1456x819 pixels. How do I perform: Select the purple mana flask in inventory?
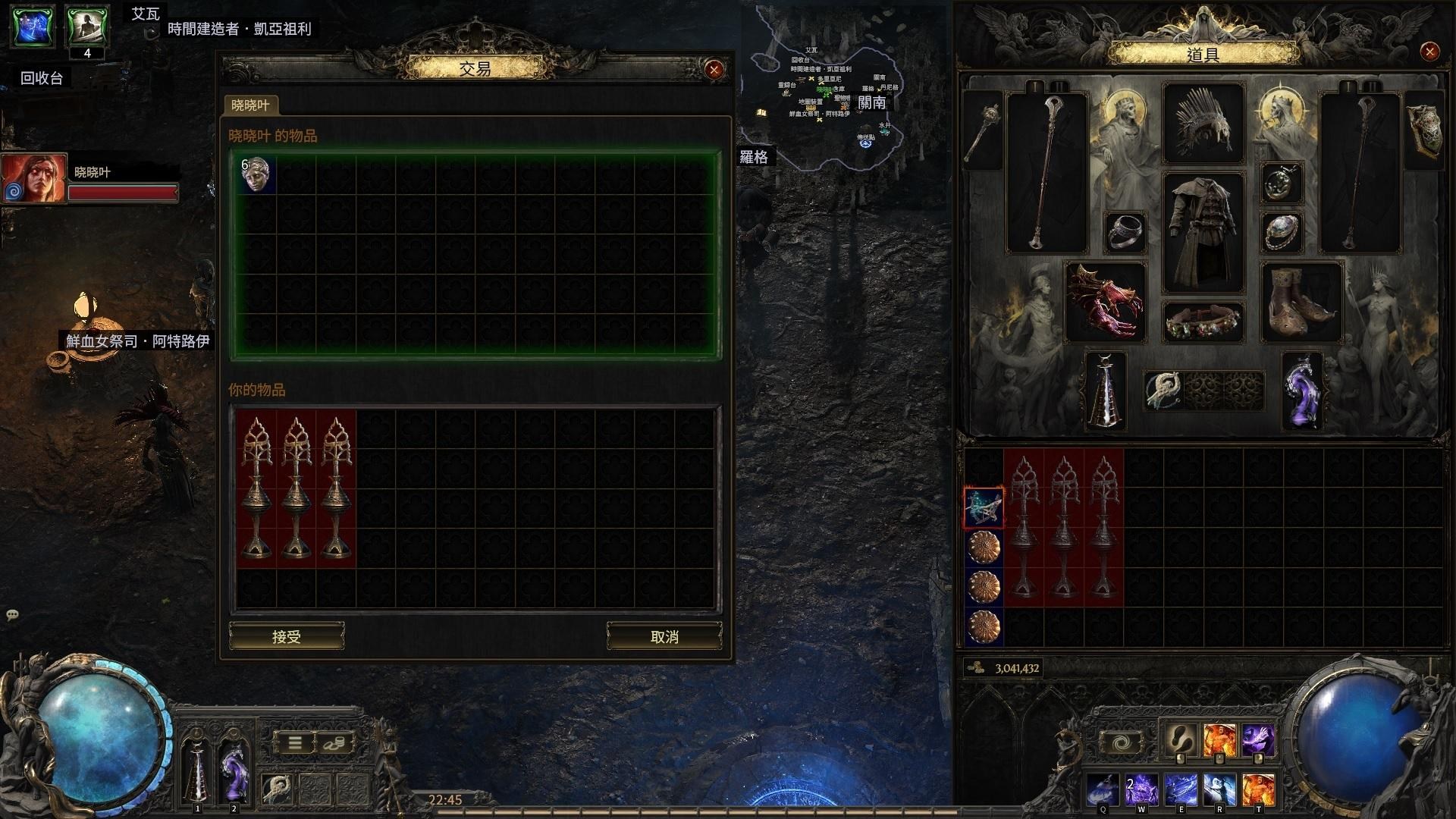1302,390
